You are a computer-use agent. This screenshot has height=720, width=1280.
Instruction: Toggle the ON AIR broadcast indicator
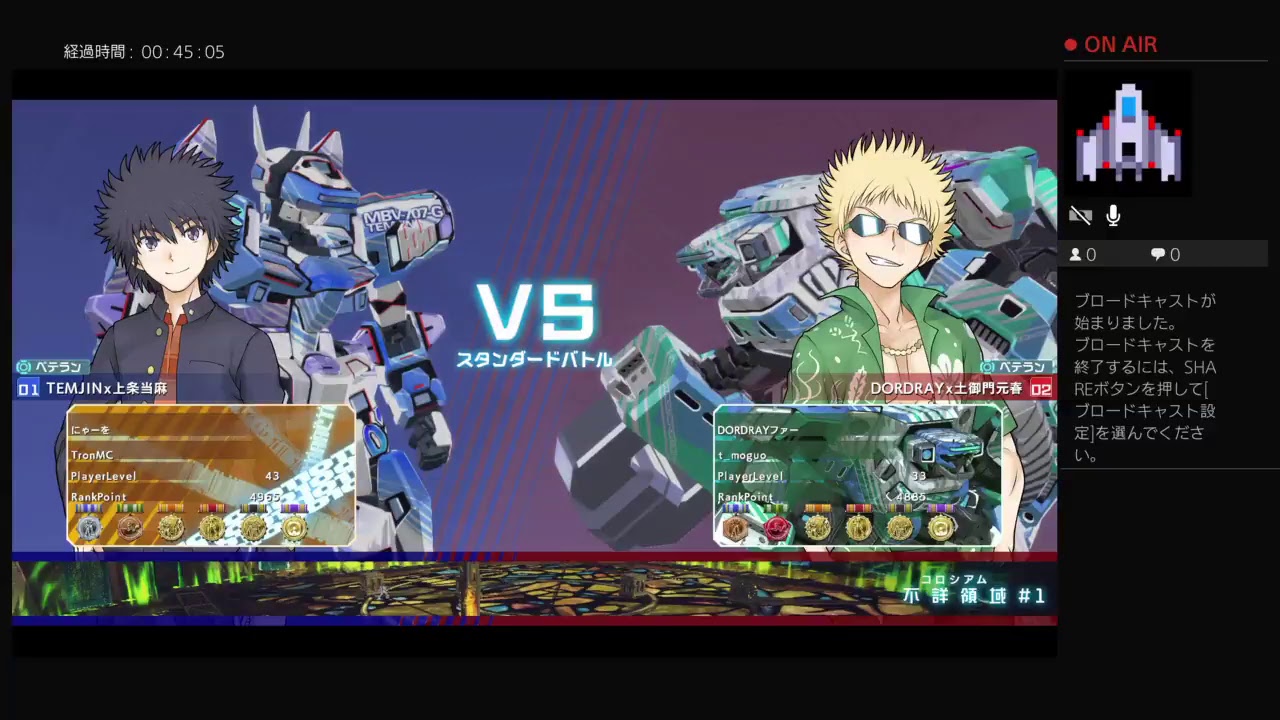1111,44
